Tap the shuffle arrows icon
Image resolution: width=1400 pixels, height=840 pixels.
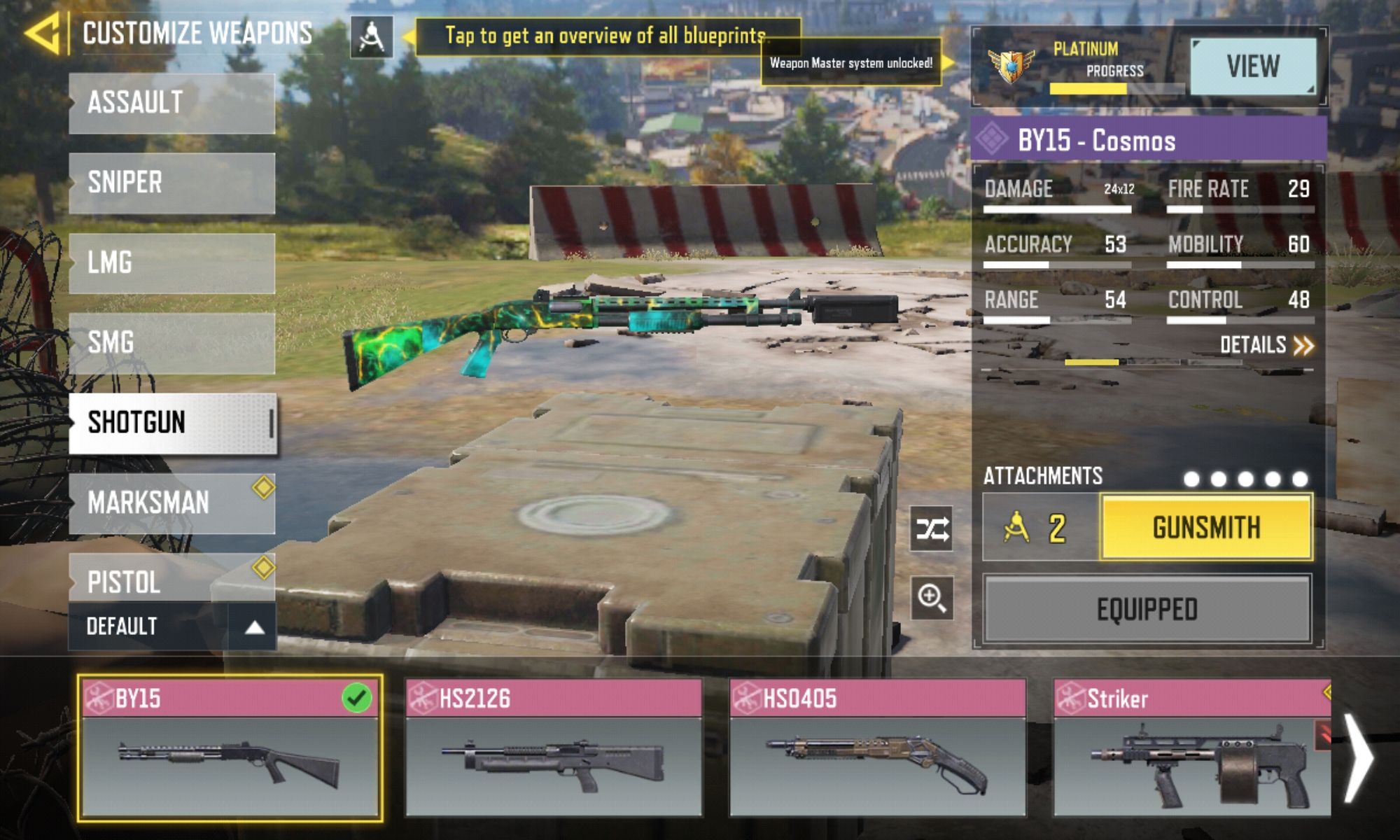click(932, 528)
